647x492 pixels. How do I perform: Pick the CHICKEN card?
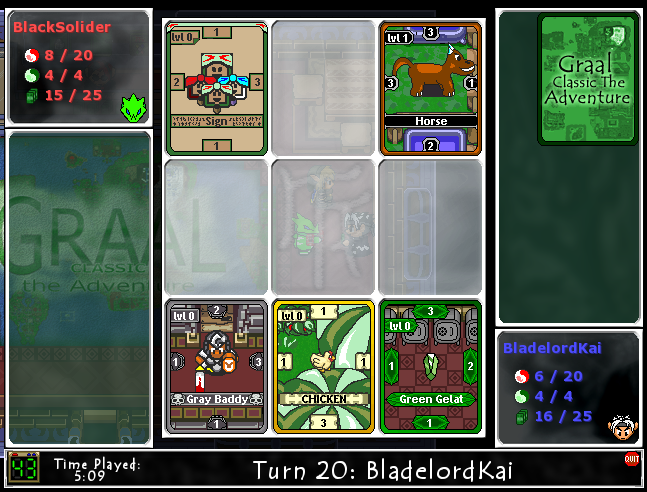(x=323, y=366)
